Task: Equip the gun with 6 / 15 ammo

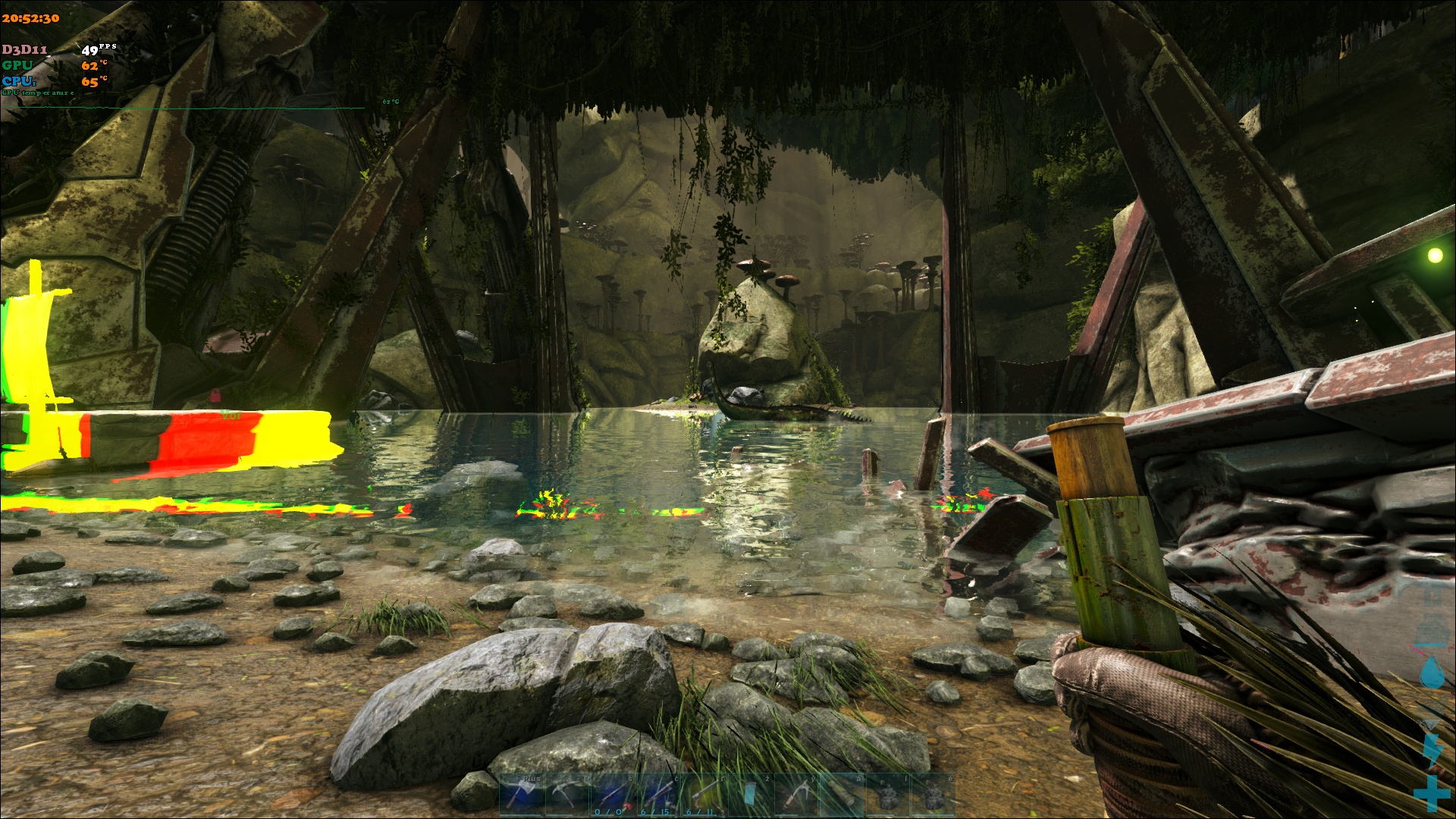Action: [658, 795]
